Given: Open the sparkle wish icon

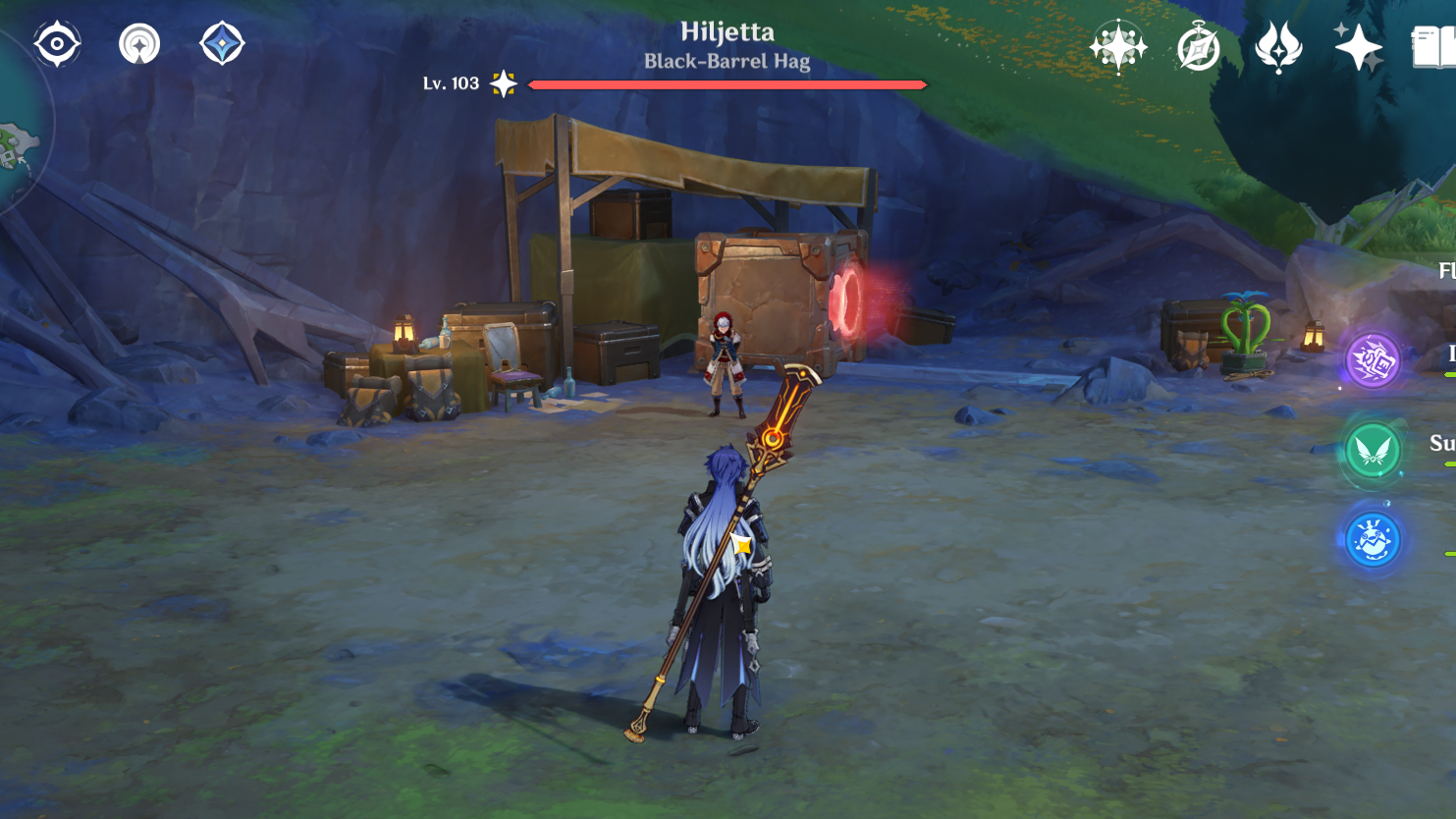Looking at the screenshot, I should [x=1358, y=46].
